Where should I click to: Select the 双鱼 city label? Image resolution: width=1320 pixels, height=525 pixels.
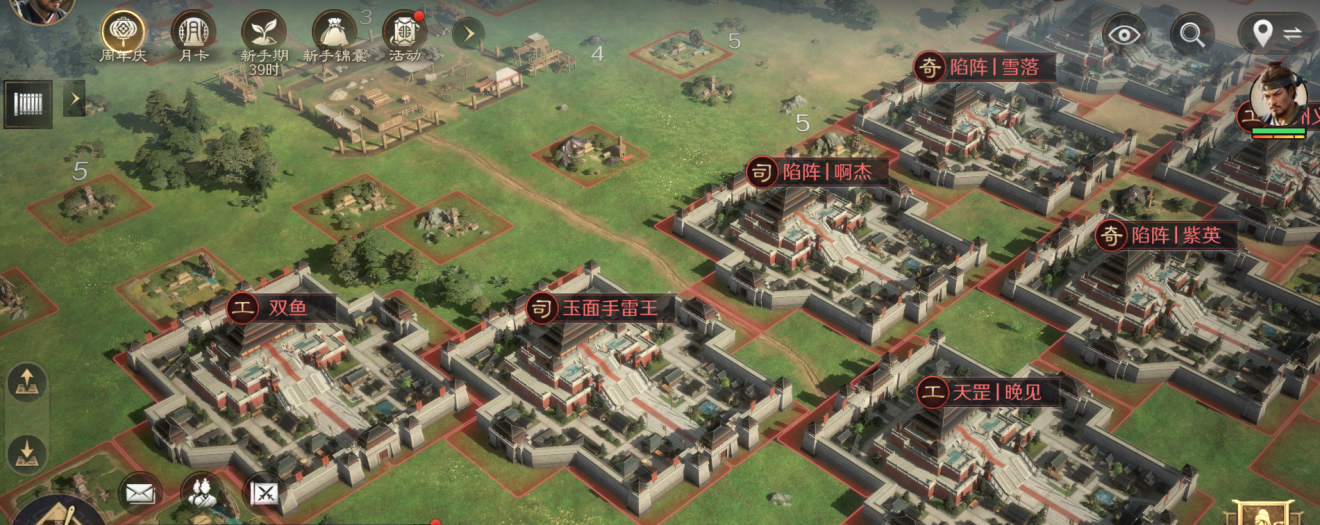pyautogui.click(x=286, y=308)
